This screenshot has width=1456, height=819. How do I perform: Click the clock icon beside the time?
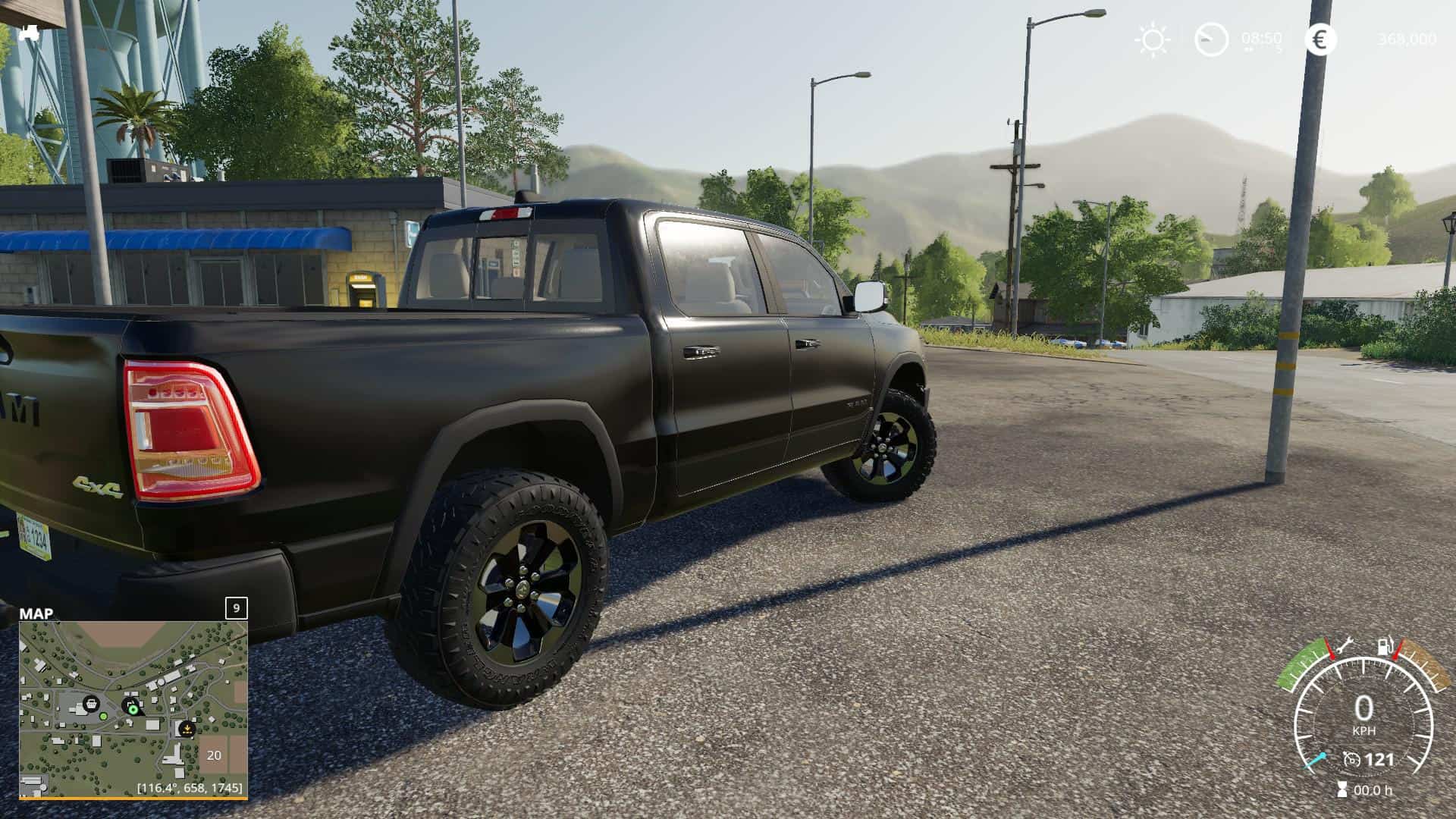click(1211, 39)
